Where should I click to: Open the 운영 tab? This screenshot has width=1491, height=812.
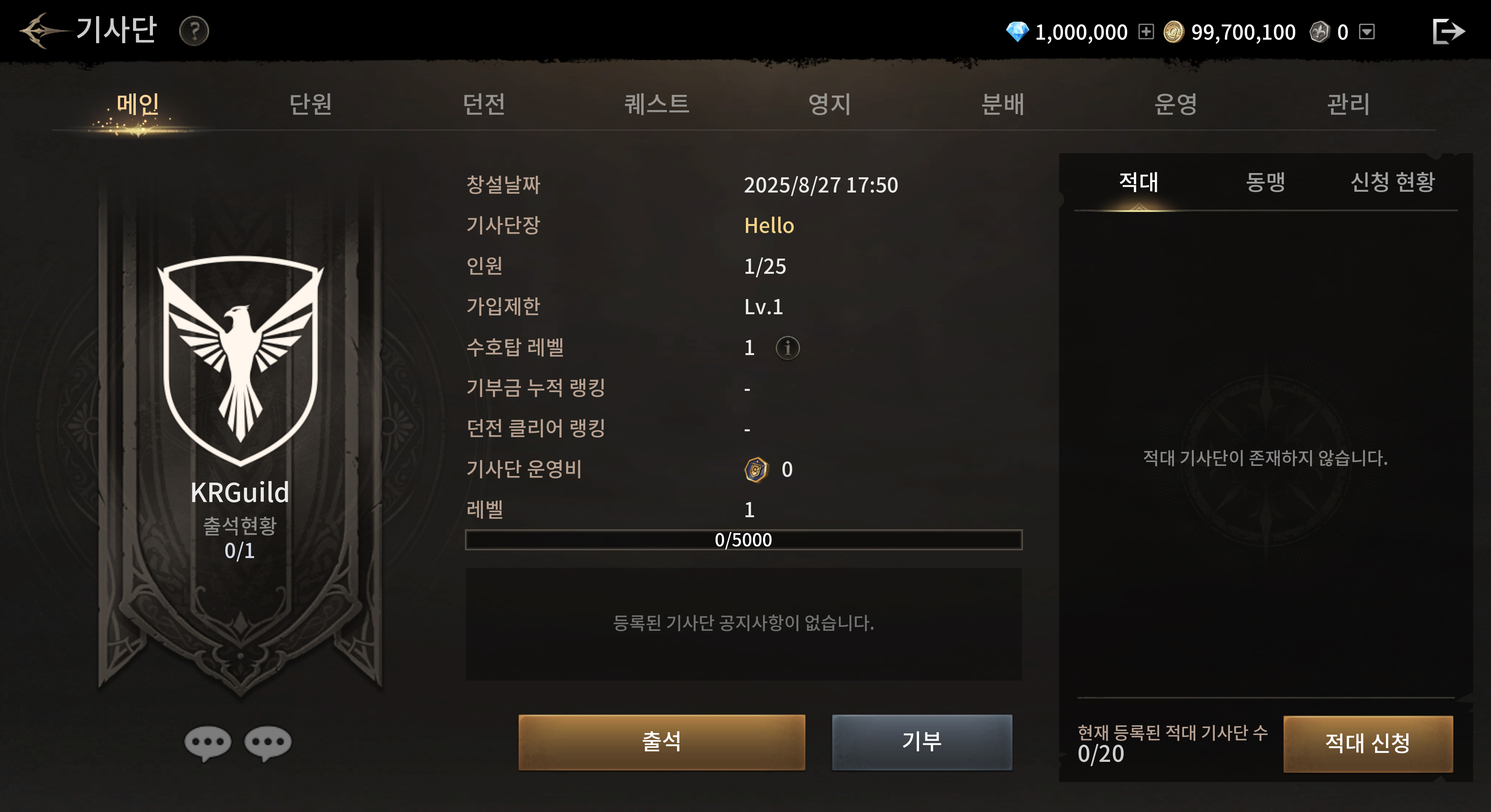1175,105
